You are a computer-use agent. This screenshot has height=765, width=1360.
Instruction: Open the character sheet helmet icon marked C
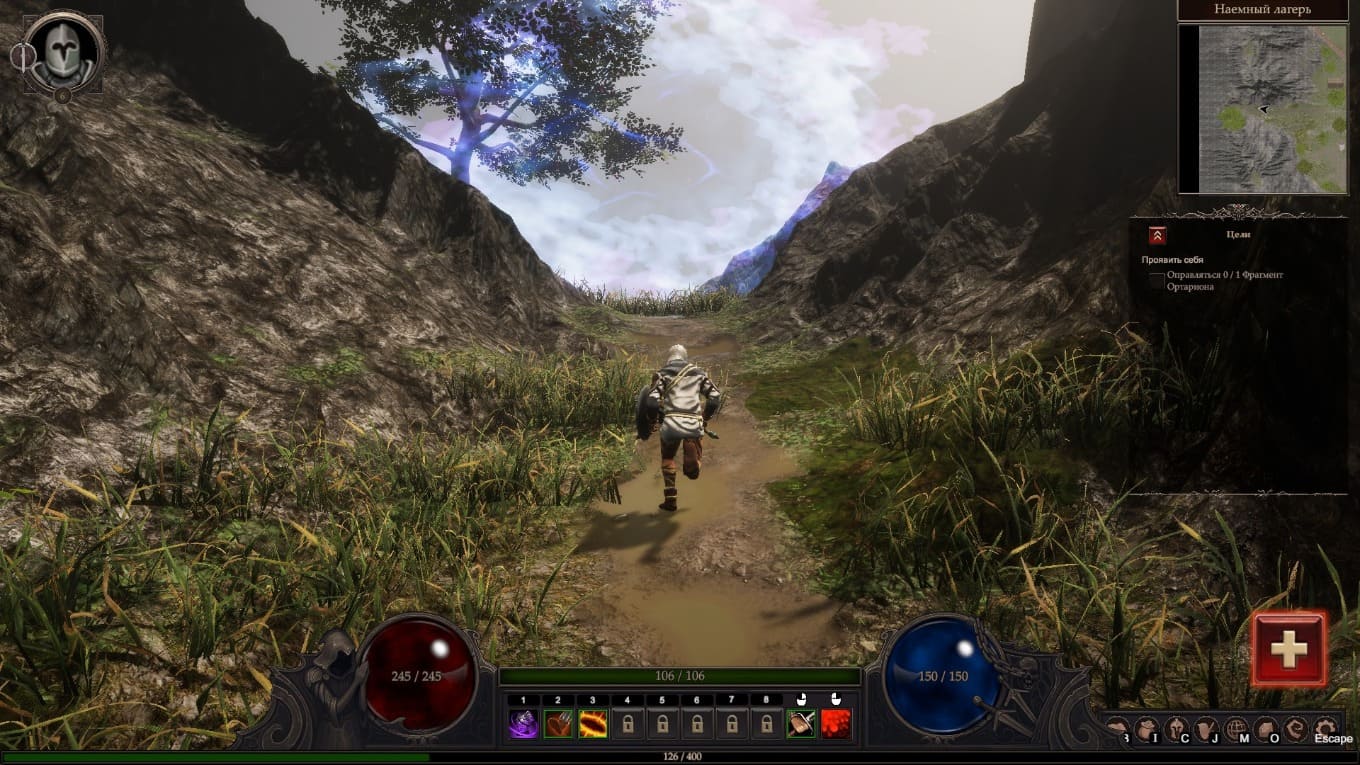click(x=1177, y=729)
